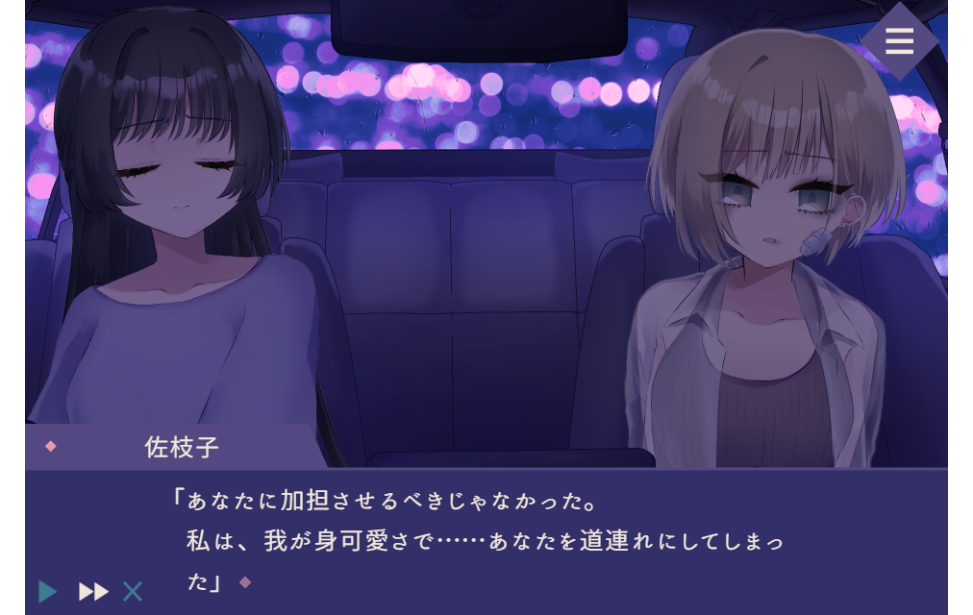This screenshot has height=615, width=973.
Task: Start auto-play with the teal triangle
Action: [x=47, y=591]
